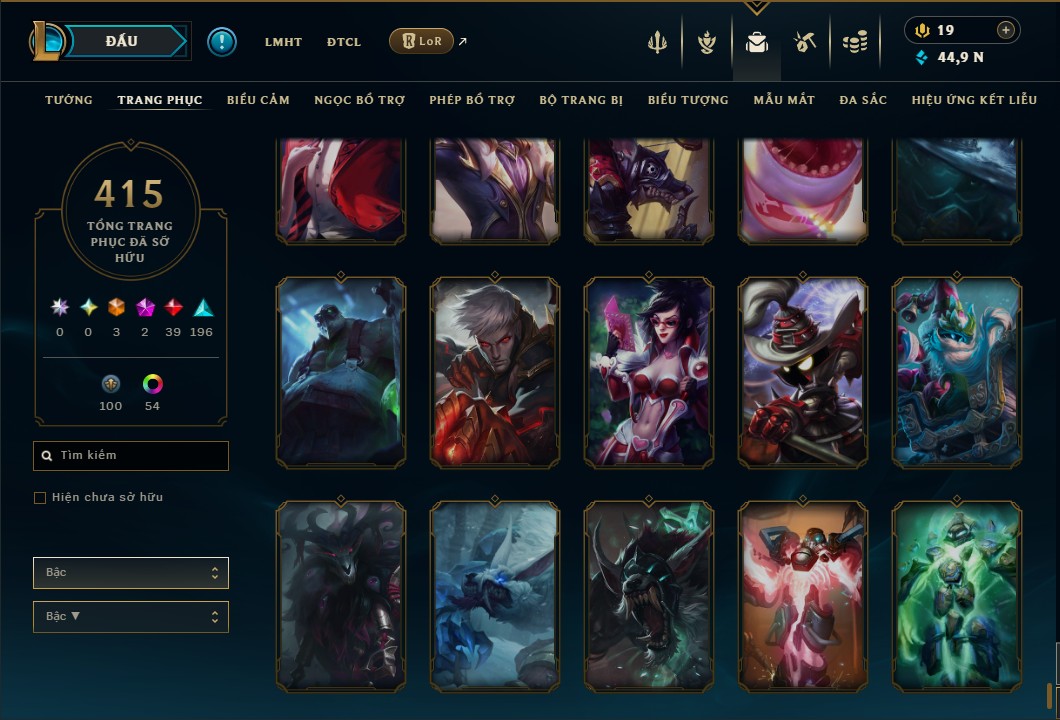Image resolution: width=1060 pixels, height=720 pixels.
Task: Switch to NGỌC BỔ TRỢ tab
Action: [x=359, y=100]
